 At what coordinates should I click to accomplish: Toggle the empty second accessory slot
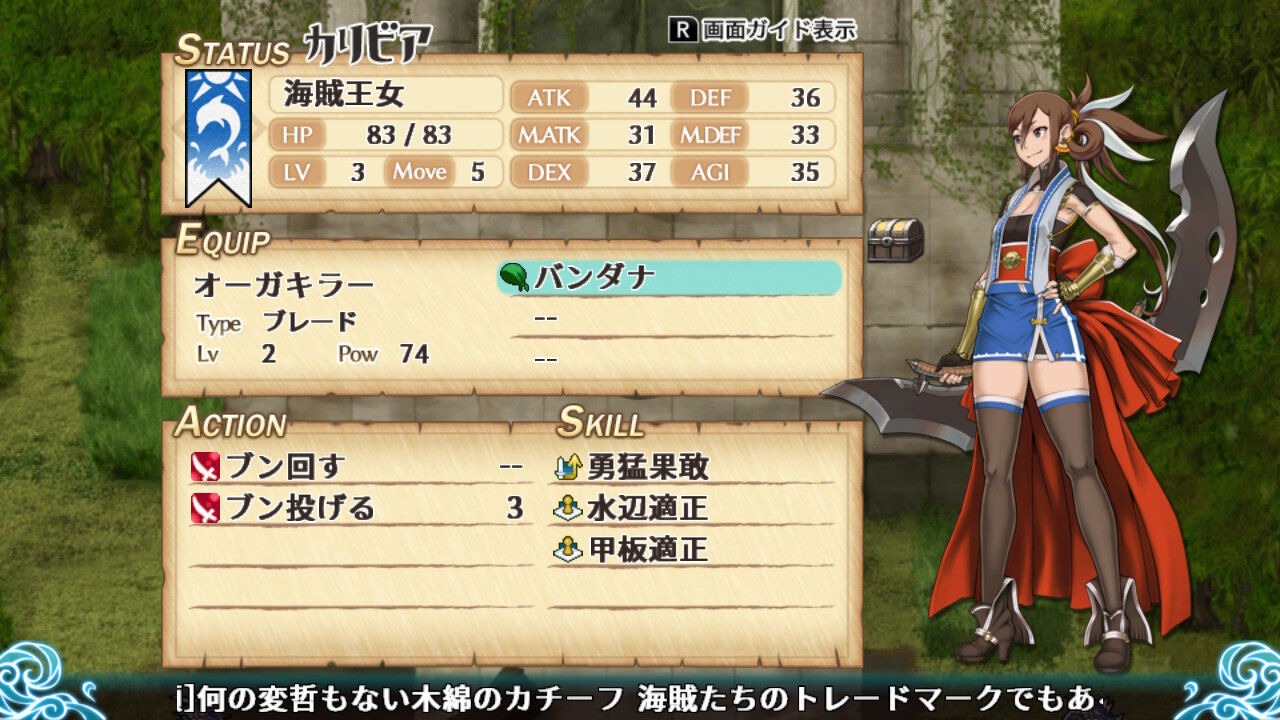pyautogui.click(x=660, y=320)
